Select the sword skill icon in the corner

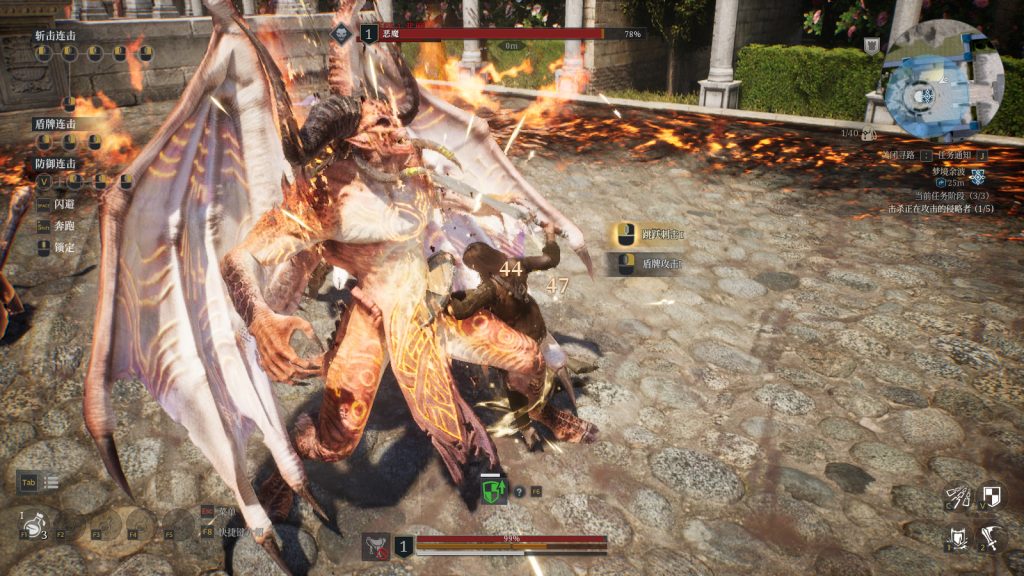click(991, 538)
